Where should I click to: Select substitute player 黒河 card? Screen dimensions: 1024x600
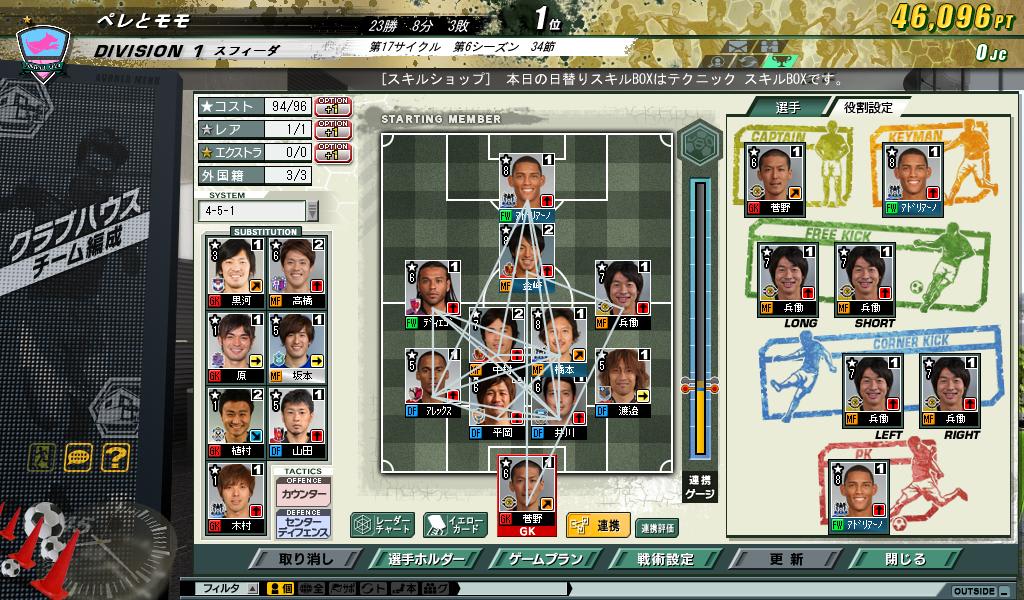click(x=234, y=271)
